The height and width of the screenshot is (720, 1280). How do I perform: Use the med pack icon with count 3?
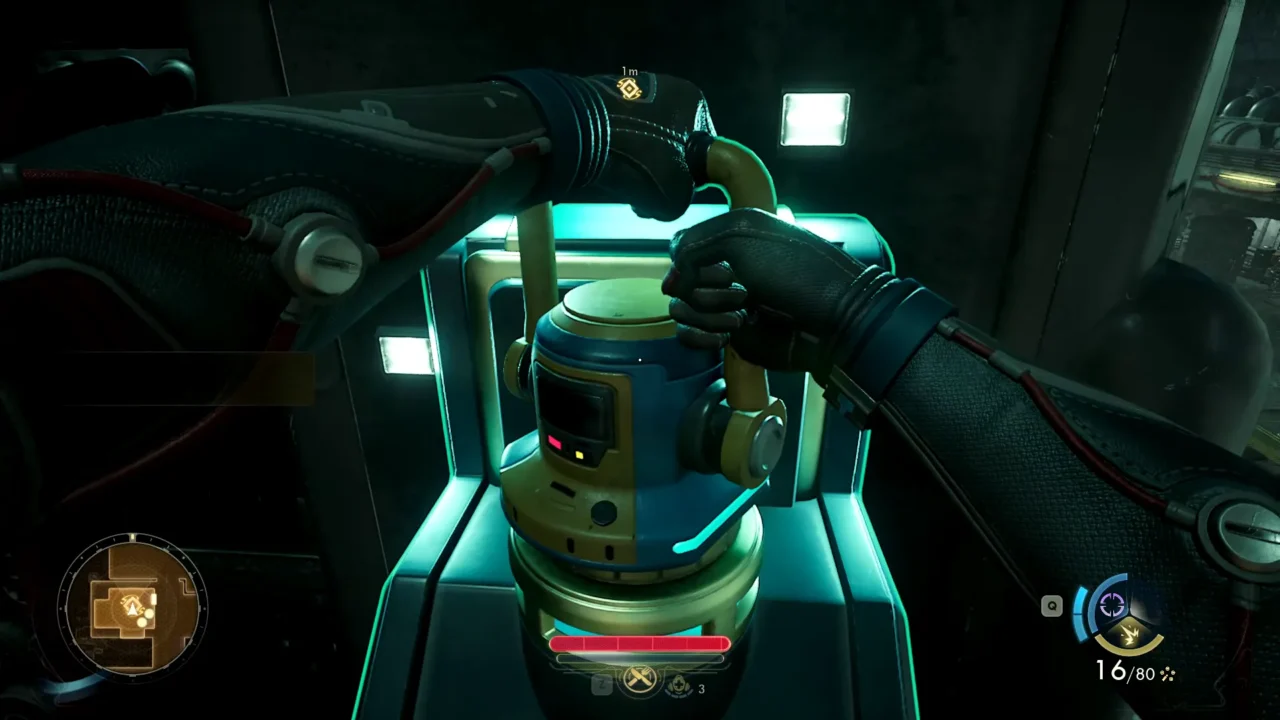682,684
